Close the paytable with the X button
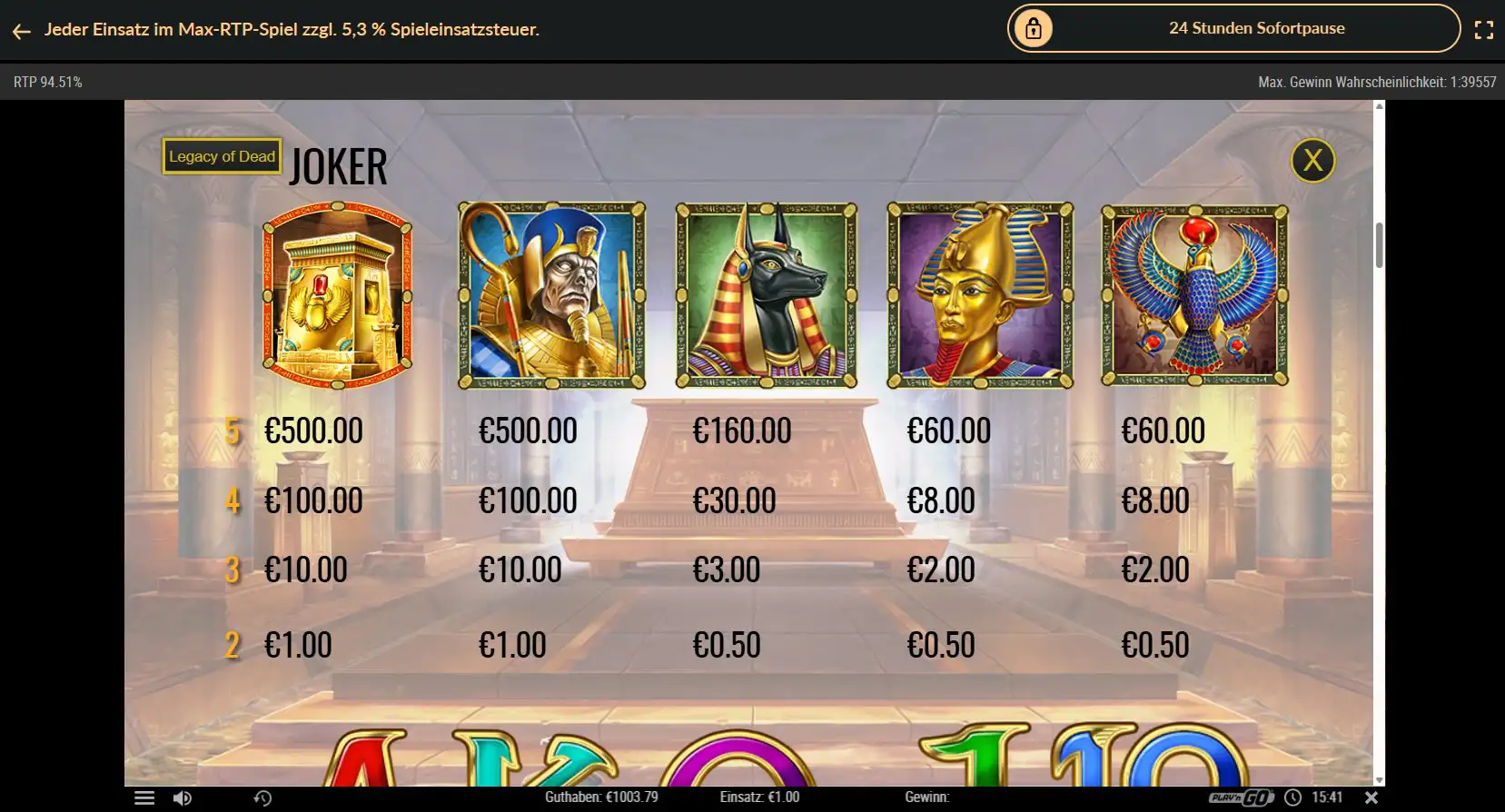 1312,161
